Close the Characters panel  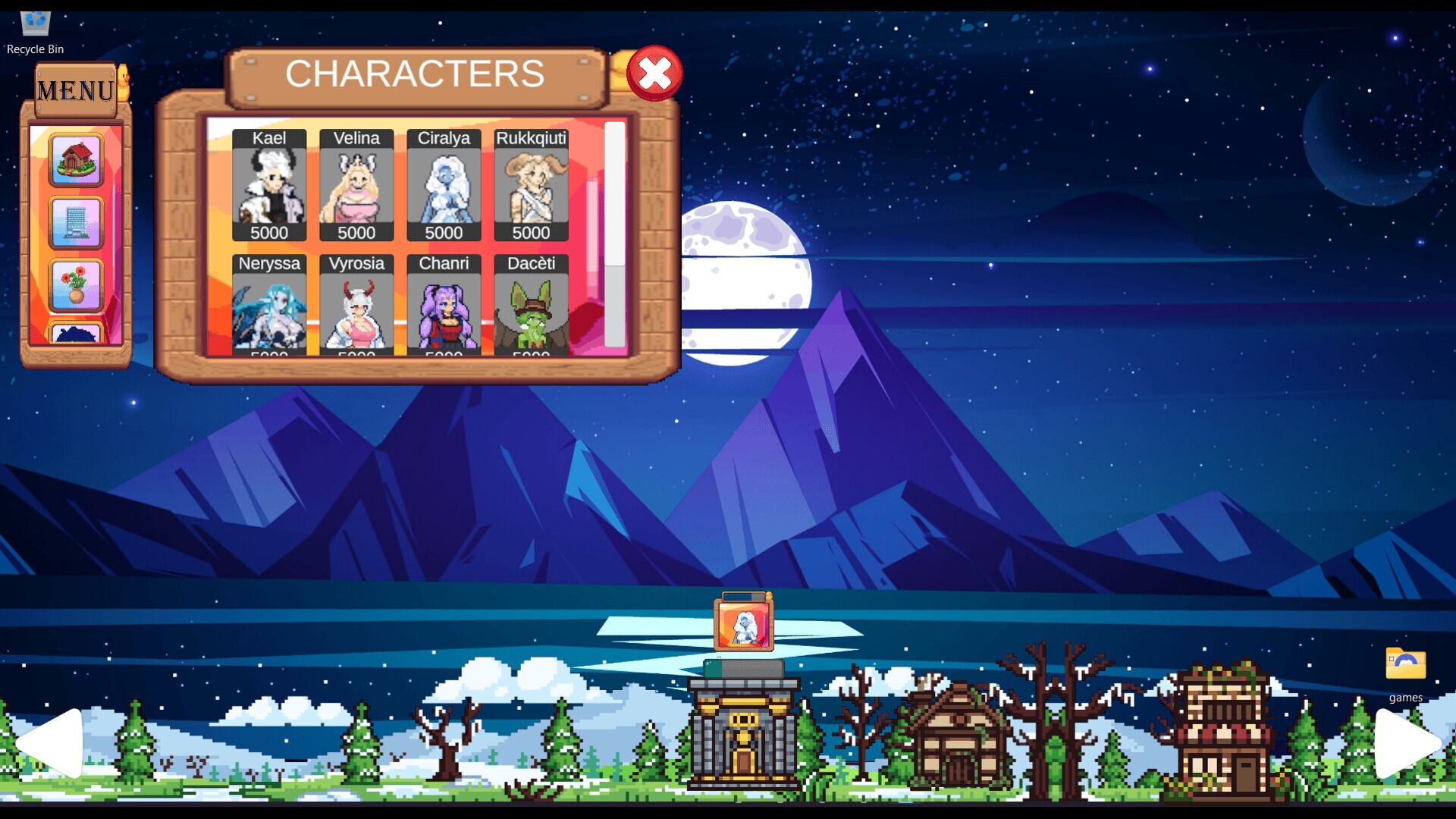[654, 74]
